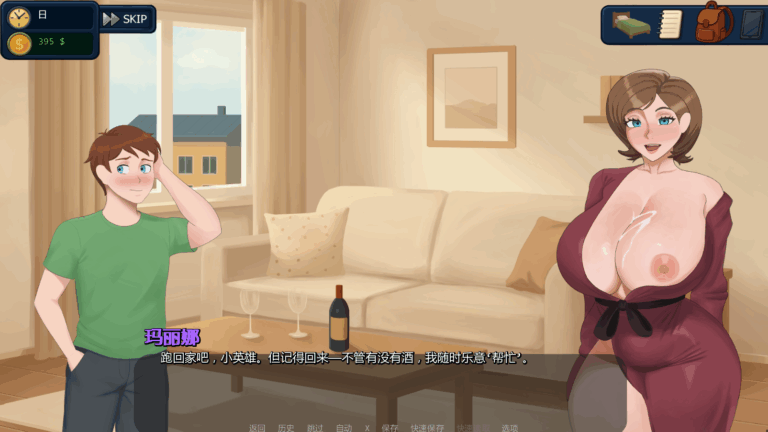Click 快速保存 (Quick Save)

point(426,427)
